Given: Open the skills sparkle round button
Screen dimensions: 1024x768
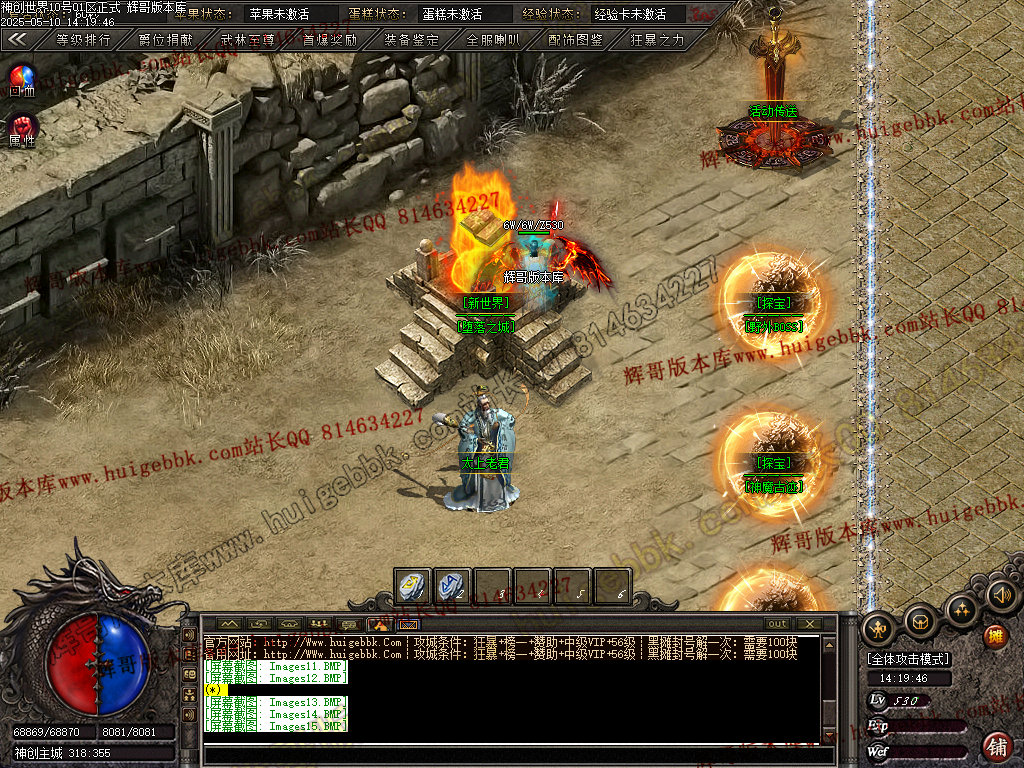Looking at the screenshot, I should point(961,609).
